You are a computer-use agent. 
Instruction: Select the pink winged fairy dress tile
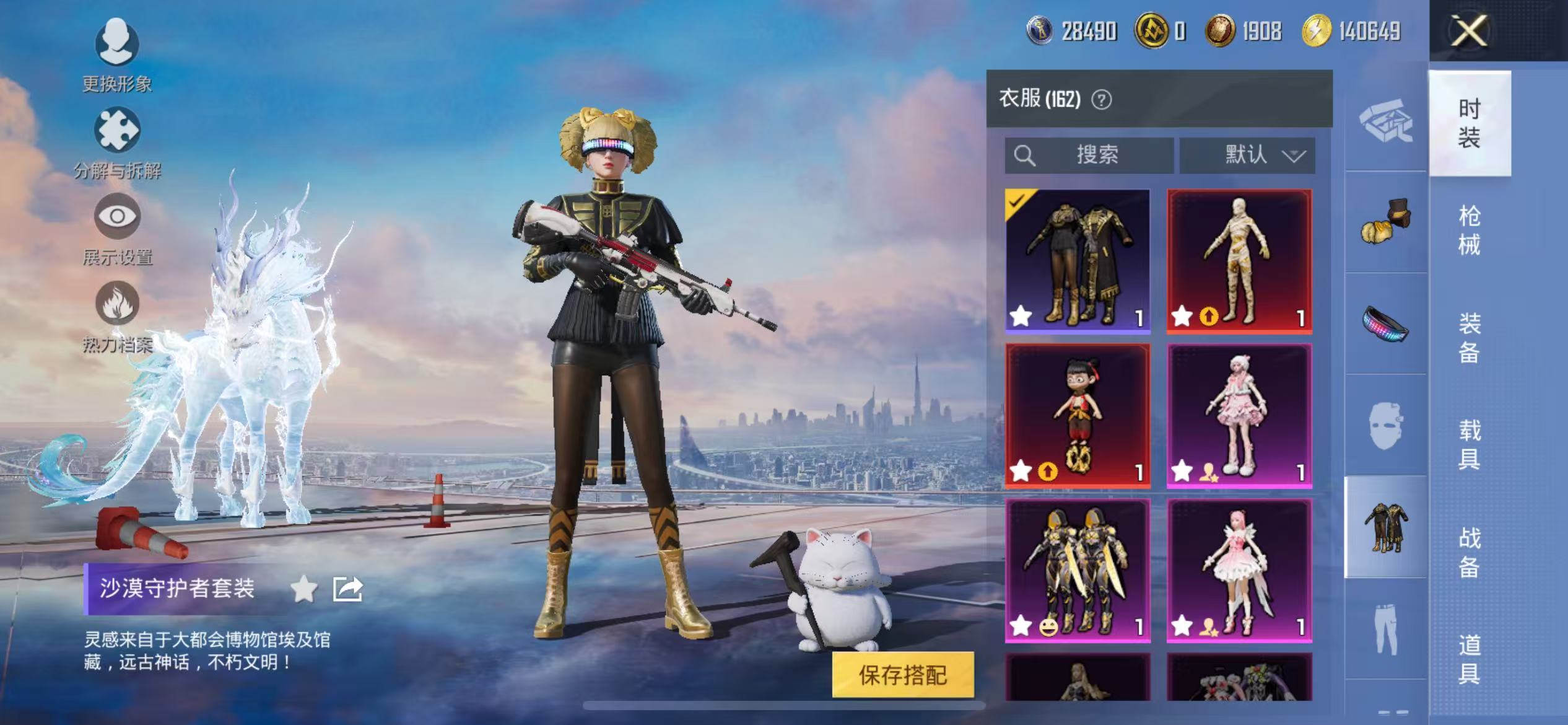tap(1239, 569)
